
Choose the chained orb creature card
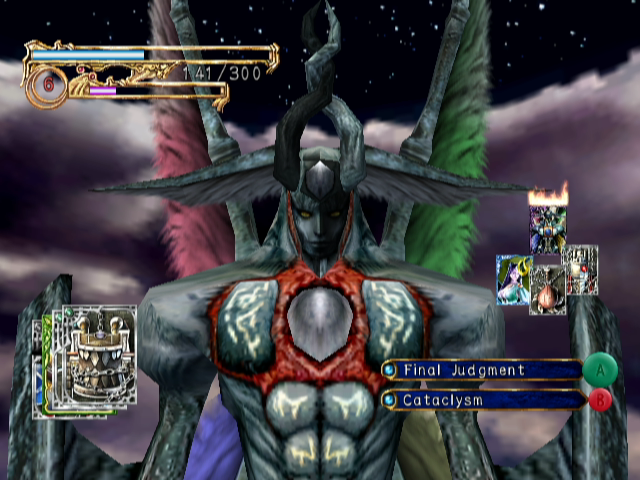point(547,291)
